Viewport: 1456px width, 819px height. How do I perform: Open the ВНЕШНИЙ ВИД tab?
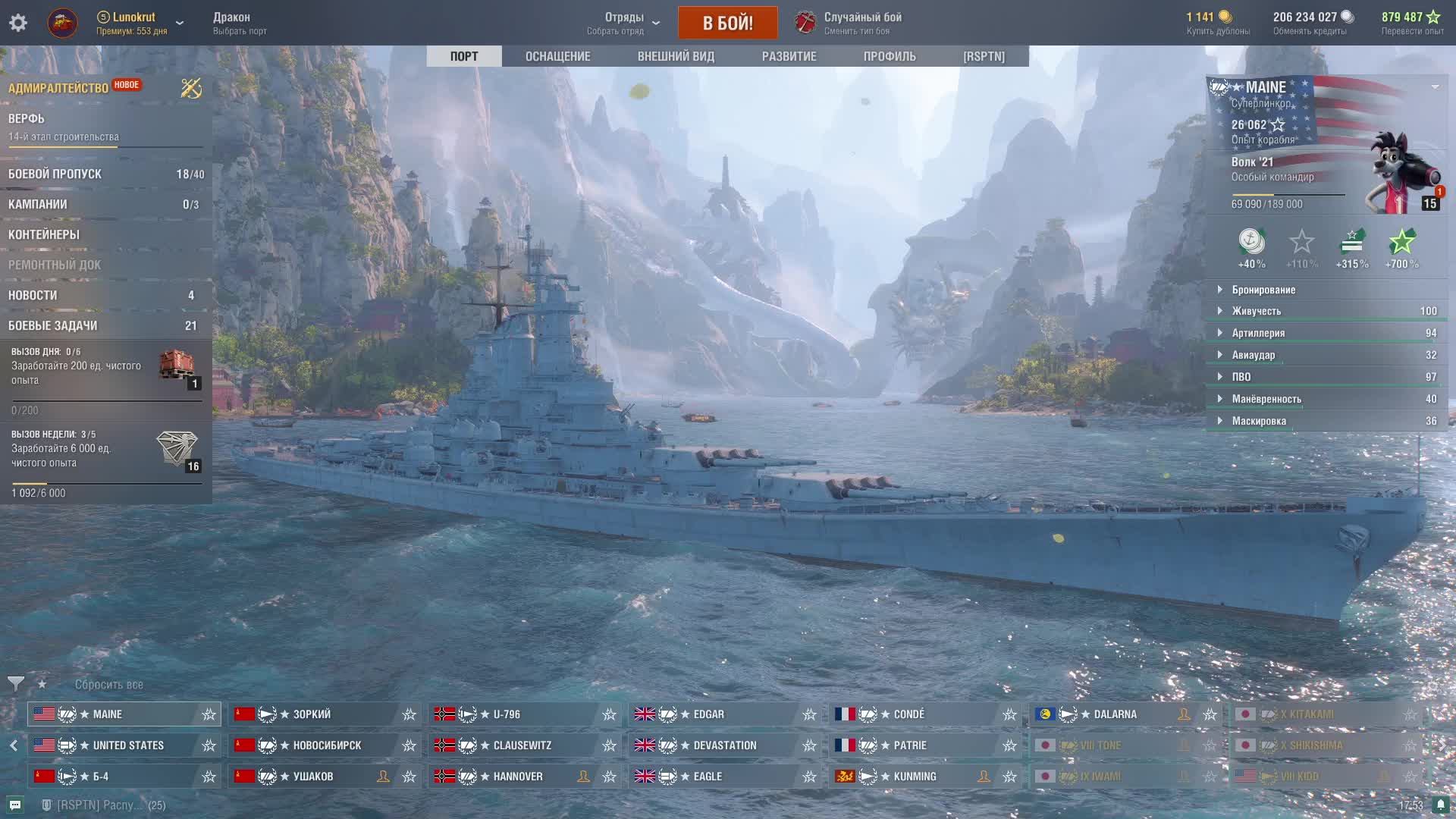pyautogui.click(x=676, y=56)
